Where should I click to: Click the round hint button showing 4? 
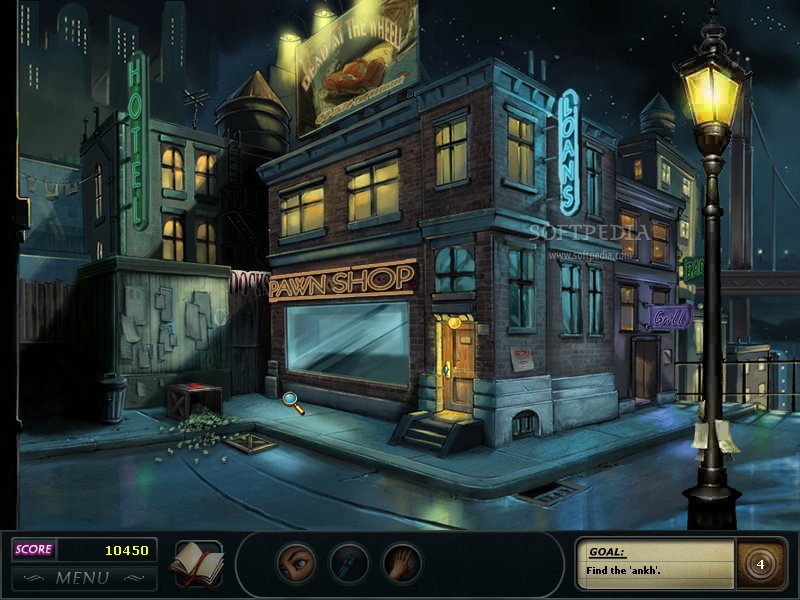click(x=760, y=564)
